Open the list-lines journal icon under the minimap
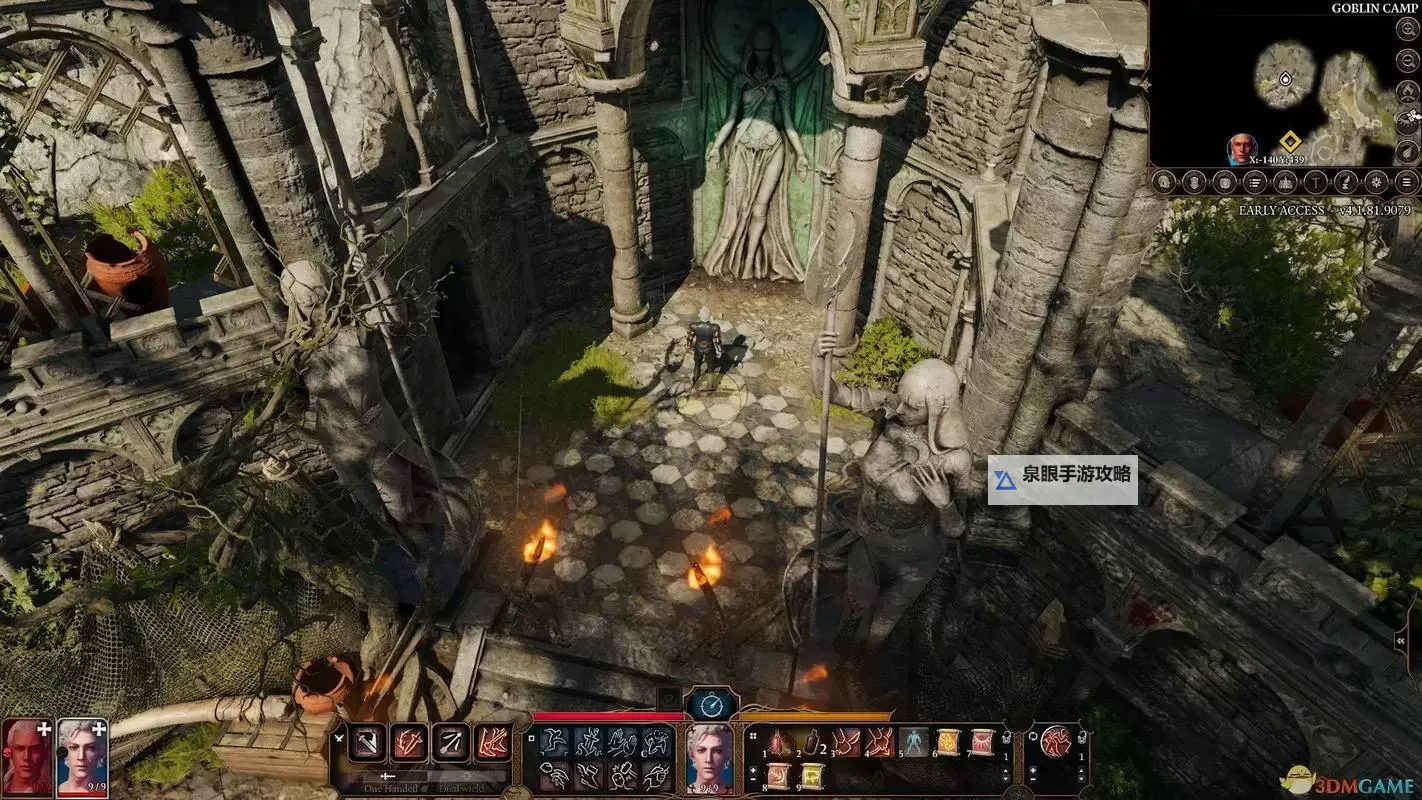 1254,182
